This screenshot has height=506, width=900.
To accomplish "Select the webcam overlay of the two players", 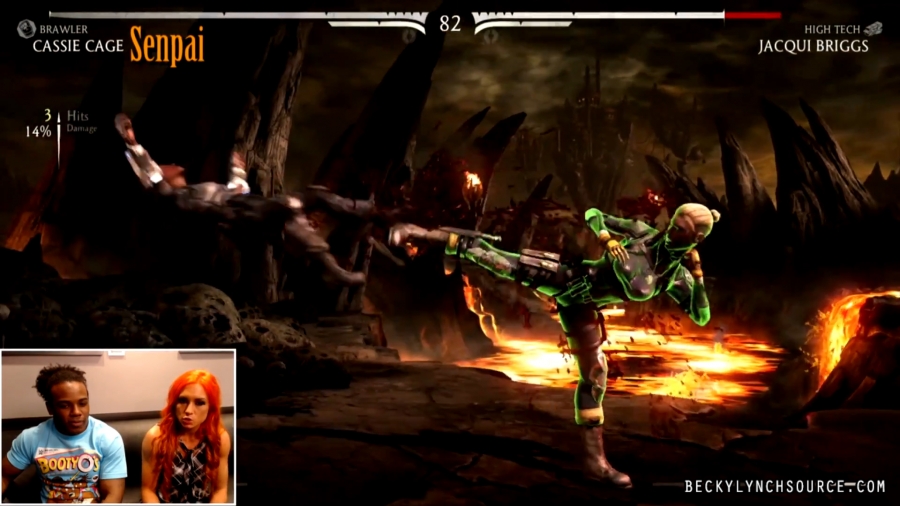I will point(118,426).
